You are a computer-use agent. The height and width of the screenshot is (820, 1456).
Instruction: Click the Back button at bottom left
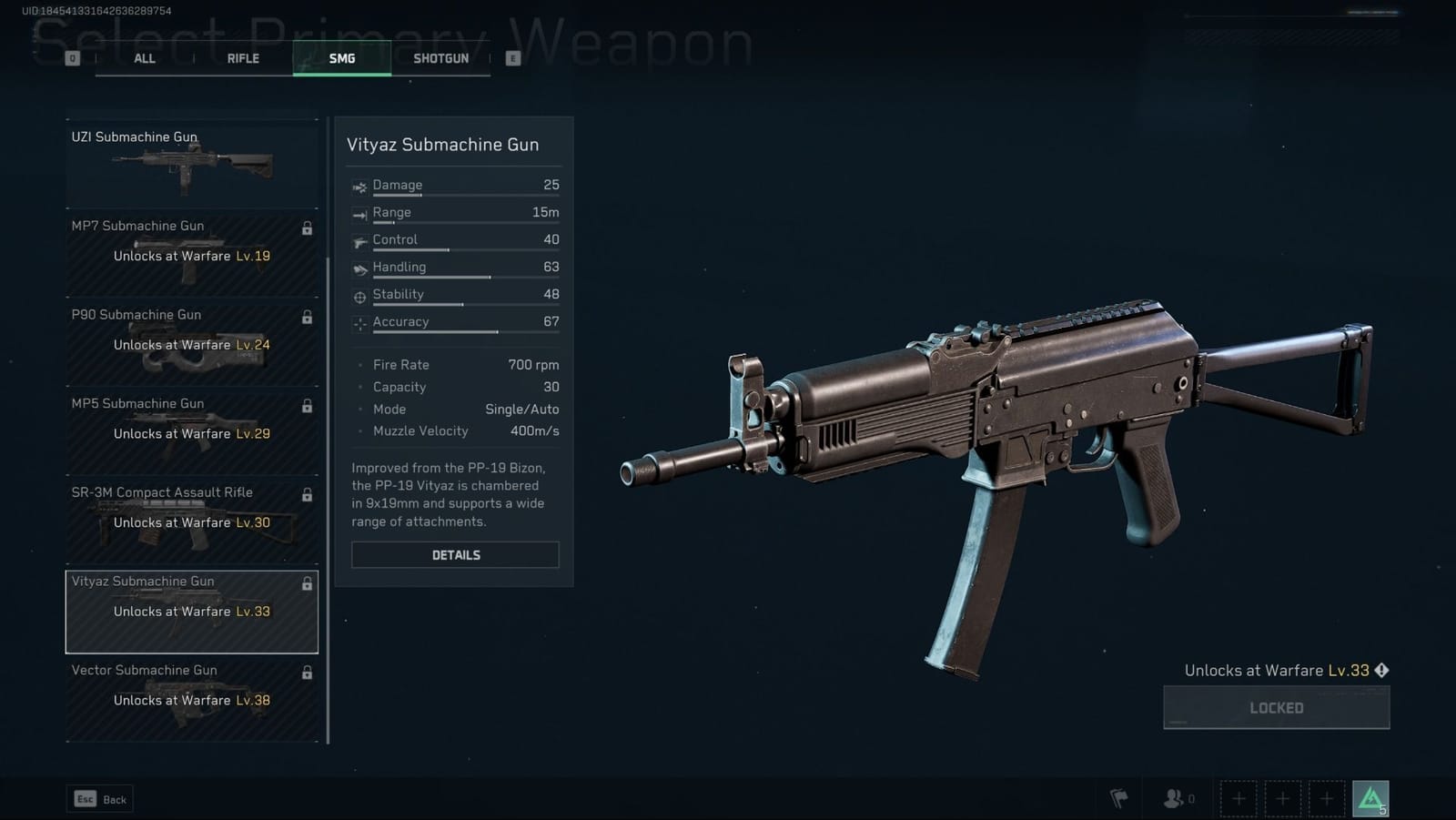tap(100, 798)
